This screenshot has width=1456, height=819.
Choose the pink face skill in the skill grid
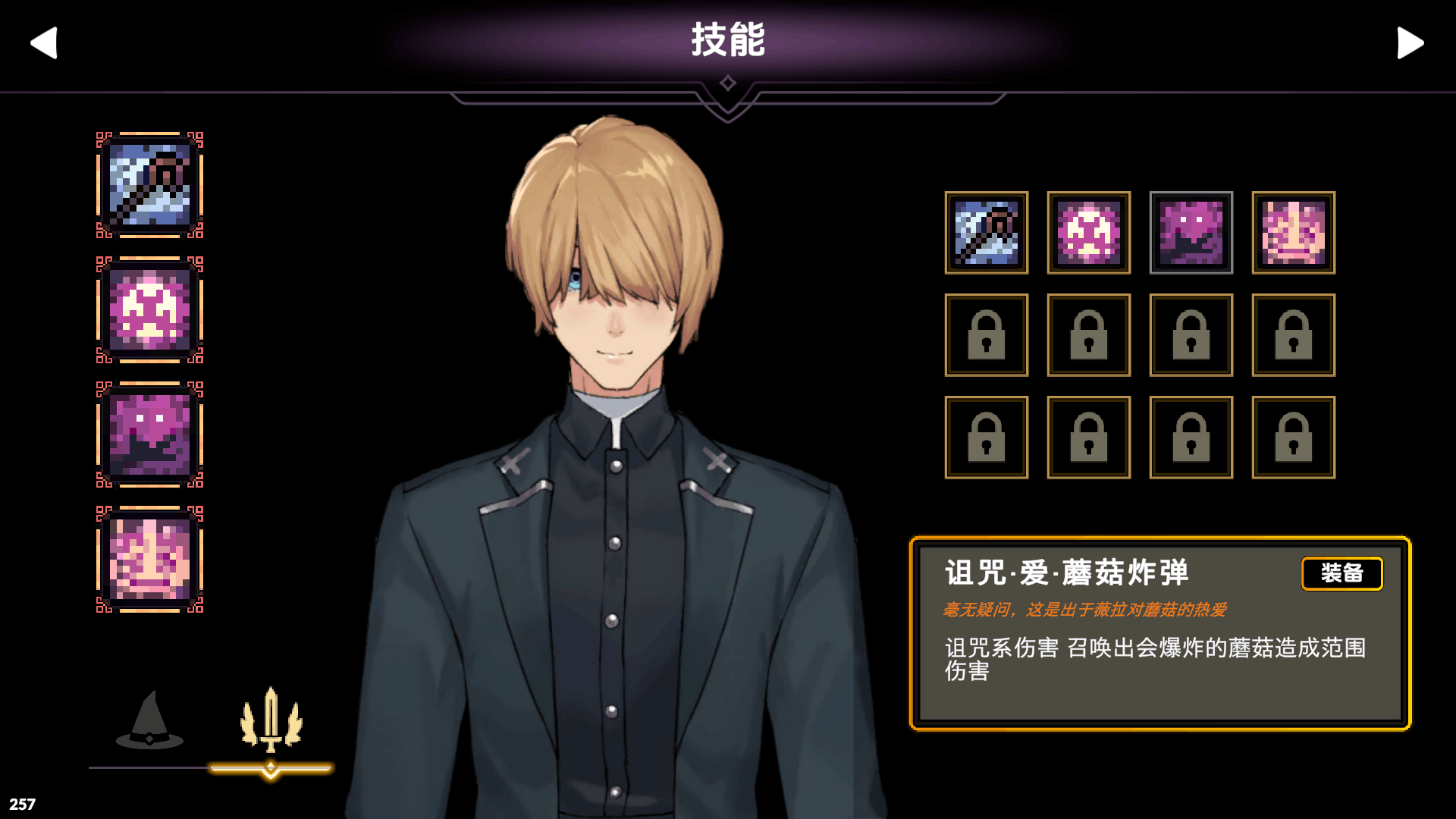[x=1293, y=233]
